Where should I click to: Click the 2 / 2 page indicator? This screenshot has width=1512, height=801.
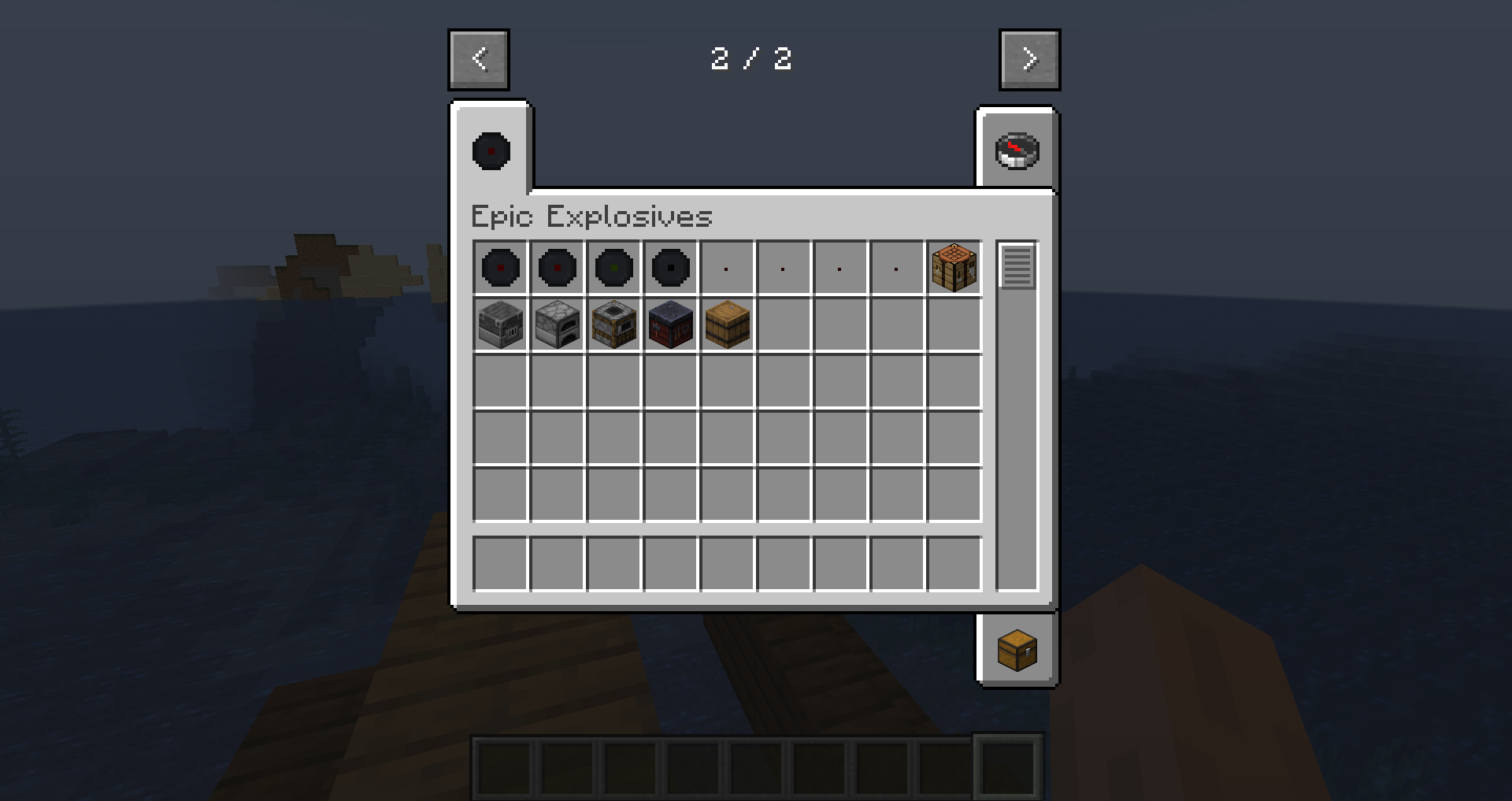click(x=752, y=59)
